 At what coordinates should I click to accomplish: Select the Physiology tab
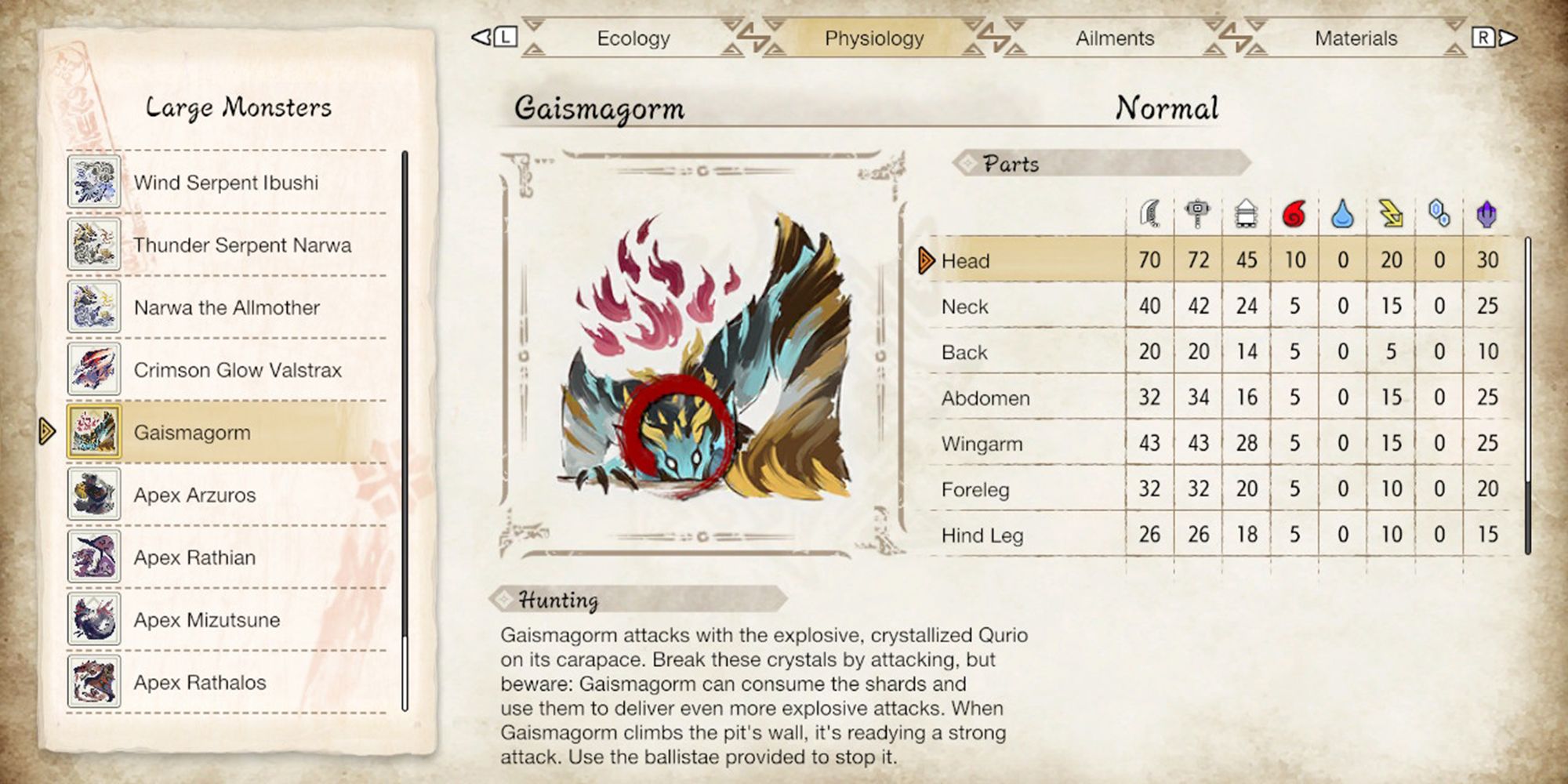click(873, 38)
